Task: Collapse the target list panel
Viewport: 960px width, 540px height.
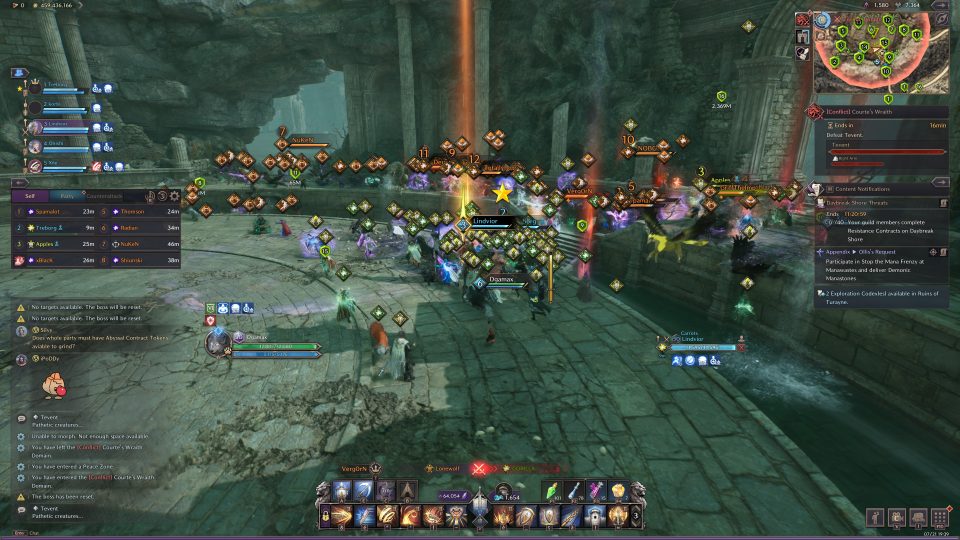Action: click(18, 181)
